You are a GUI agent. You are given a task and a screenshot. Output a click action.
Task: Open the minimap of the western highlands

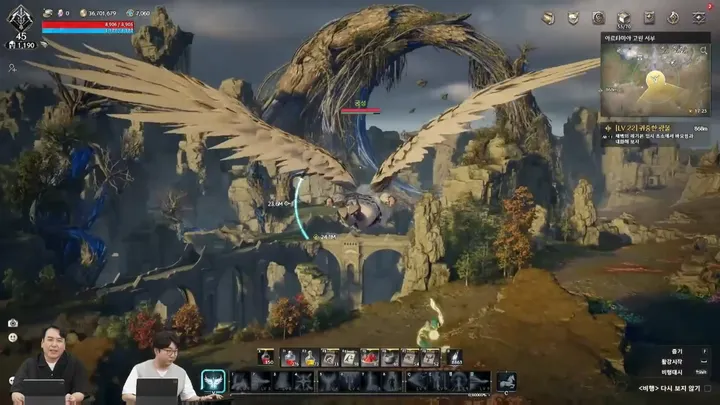click(x=656, y=80)
